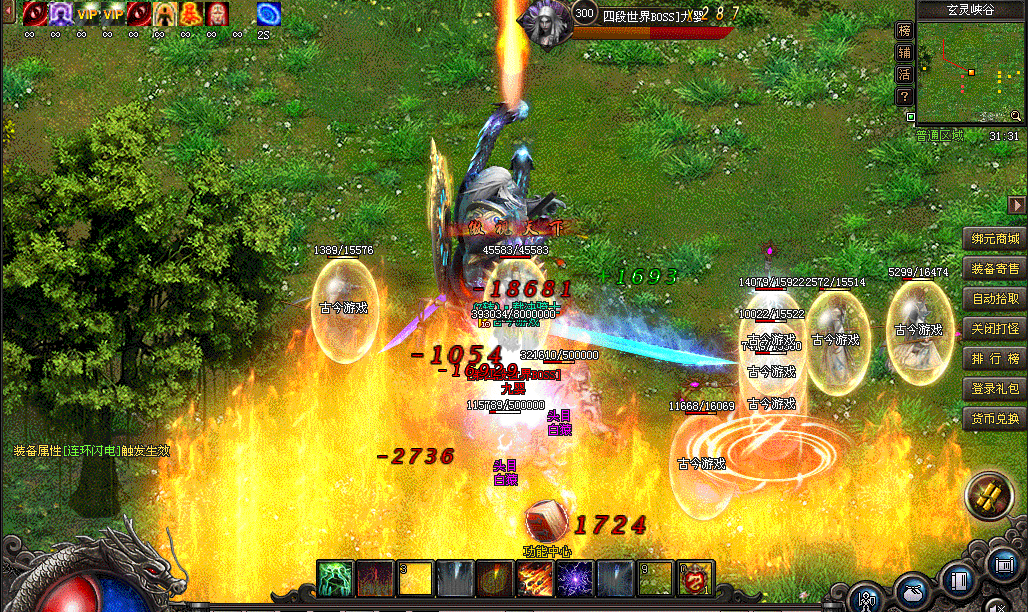Open the 绑元商城 shop
1028x612 pixels.
click(994, 239)
